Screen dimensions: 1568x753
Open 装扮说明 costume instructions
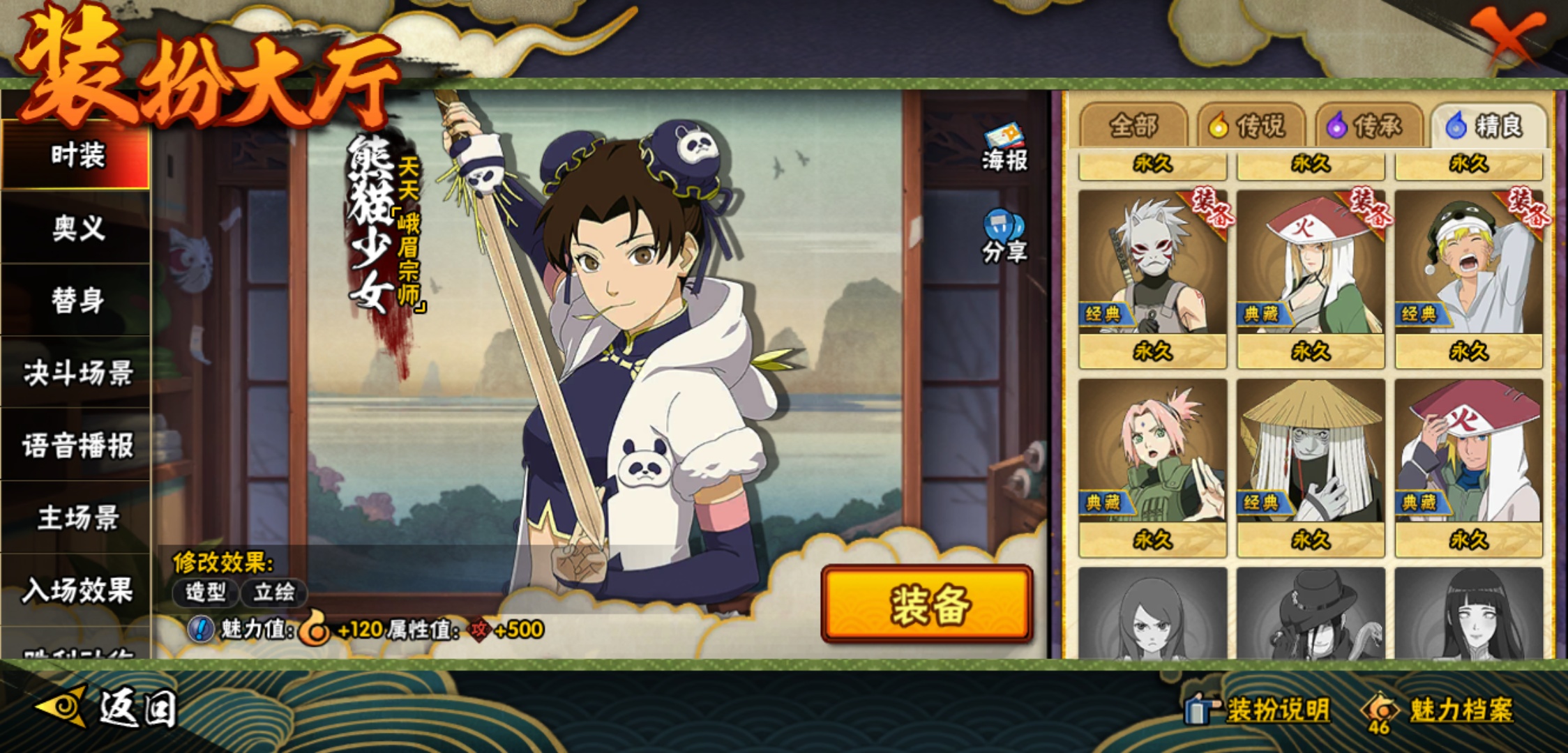[1261, 710]
